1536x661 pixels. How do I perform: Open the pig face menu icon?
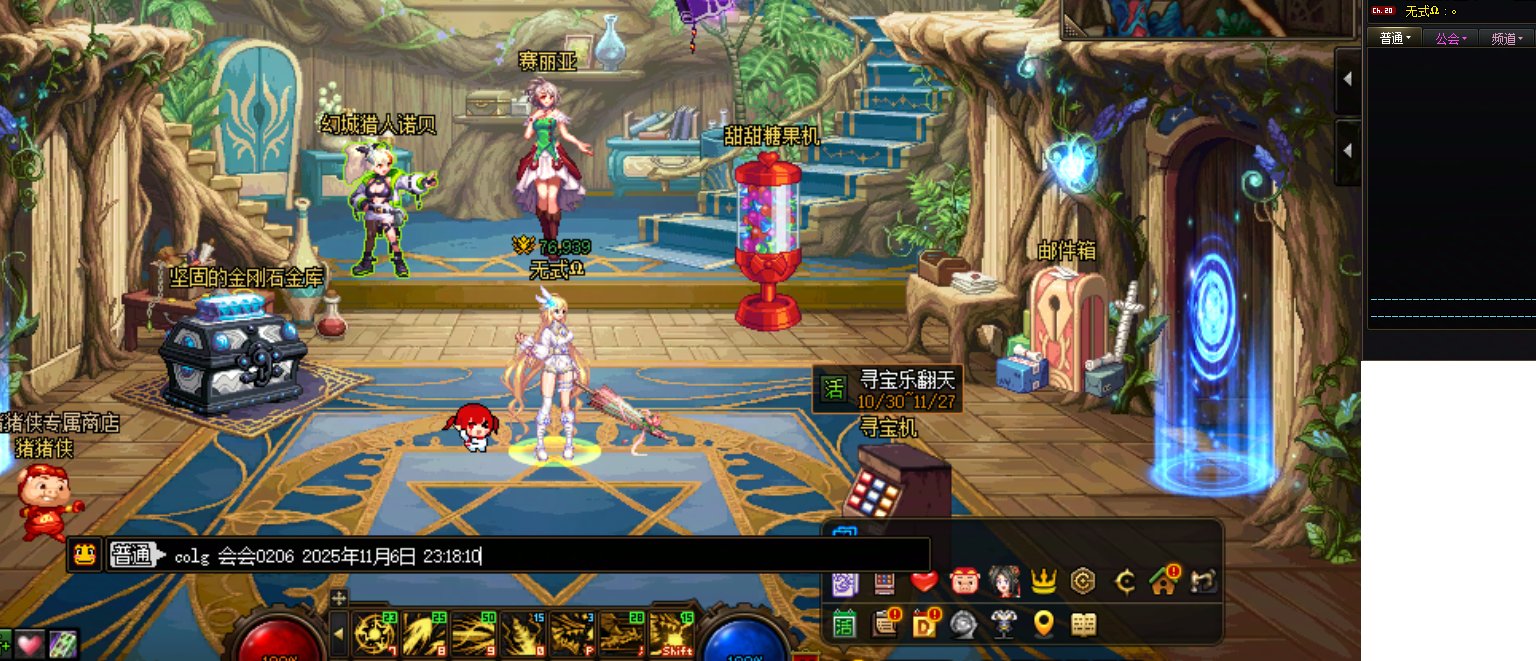point(964,581)
